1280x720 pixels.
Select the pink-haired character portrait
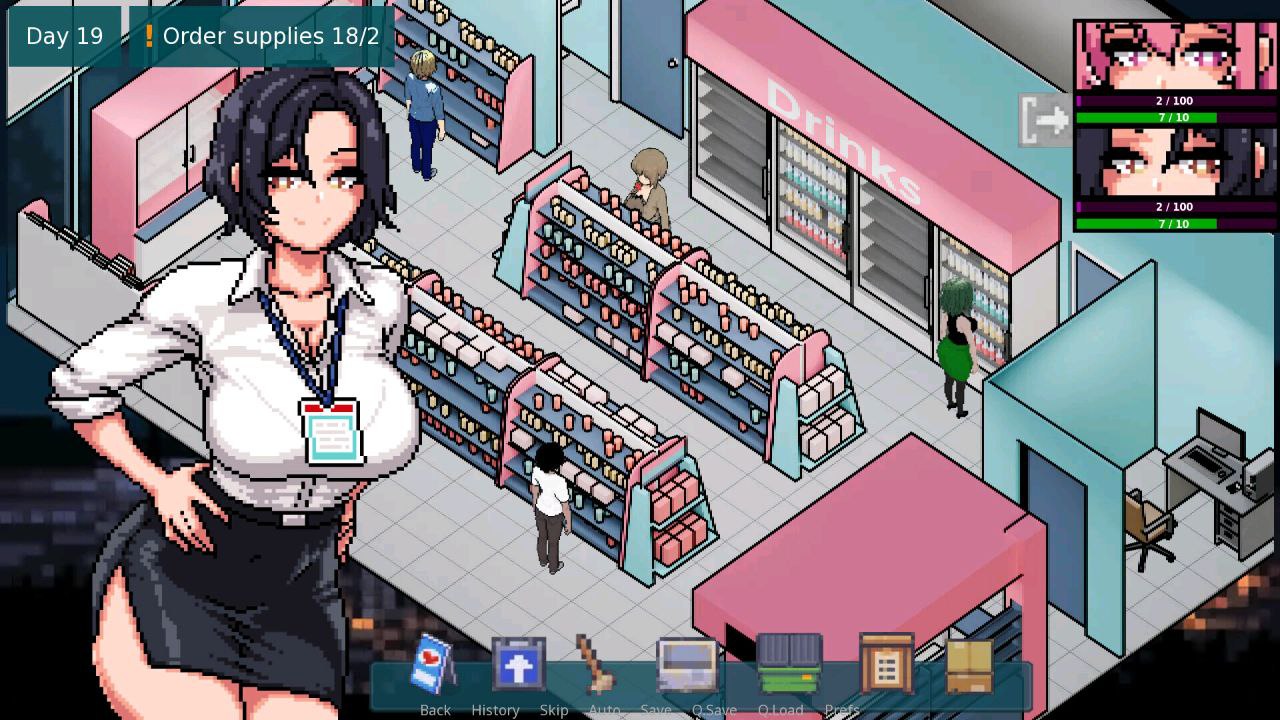(1175, 56)
